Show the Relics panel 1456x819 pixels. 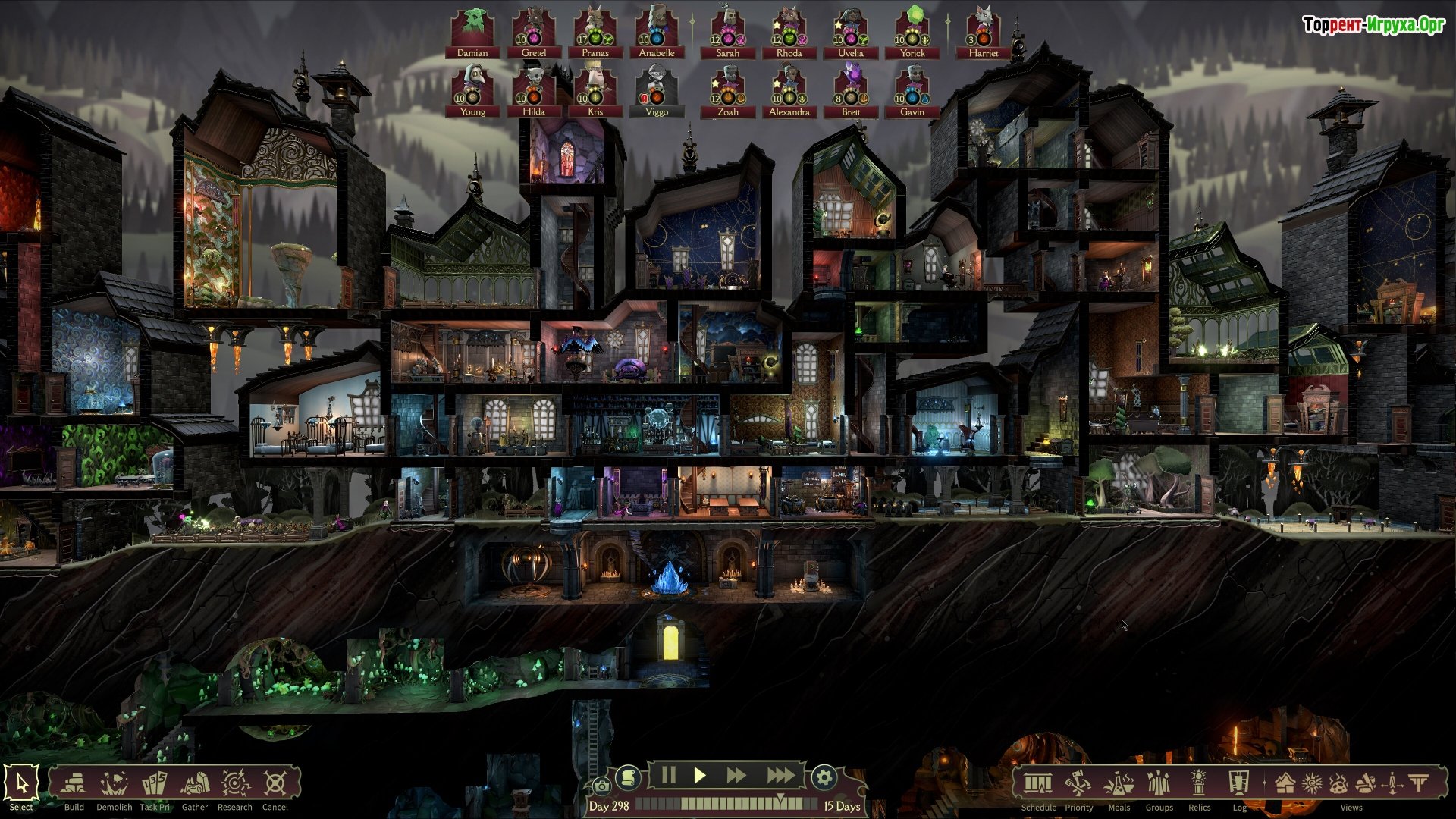(x=1199, y=783)
